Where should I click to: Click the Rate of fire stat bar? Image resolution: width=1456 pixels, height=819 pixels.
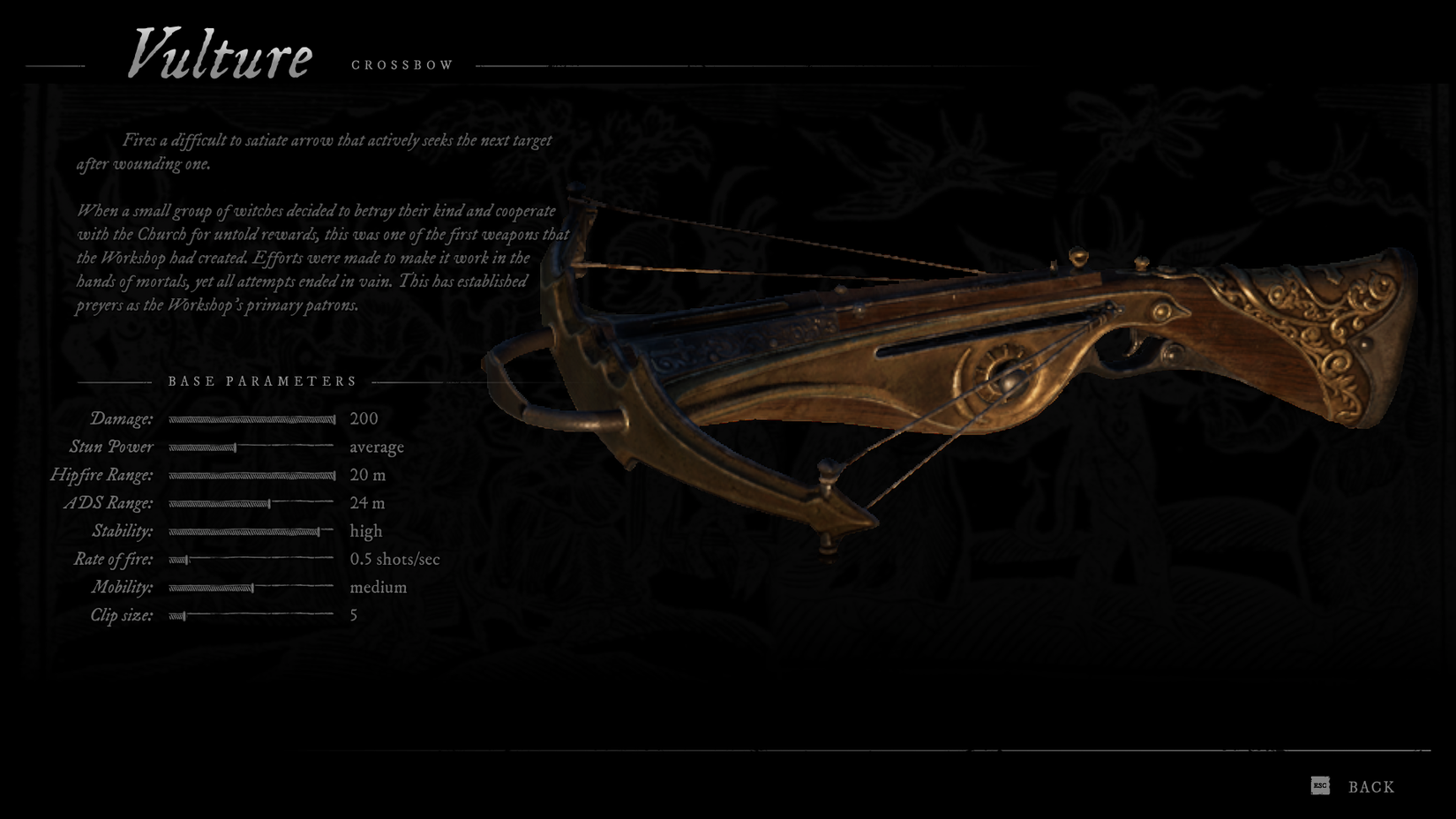click(x=251, y=559)
